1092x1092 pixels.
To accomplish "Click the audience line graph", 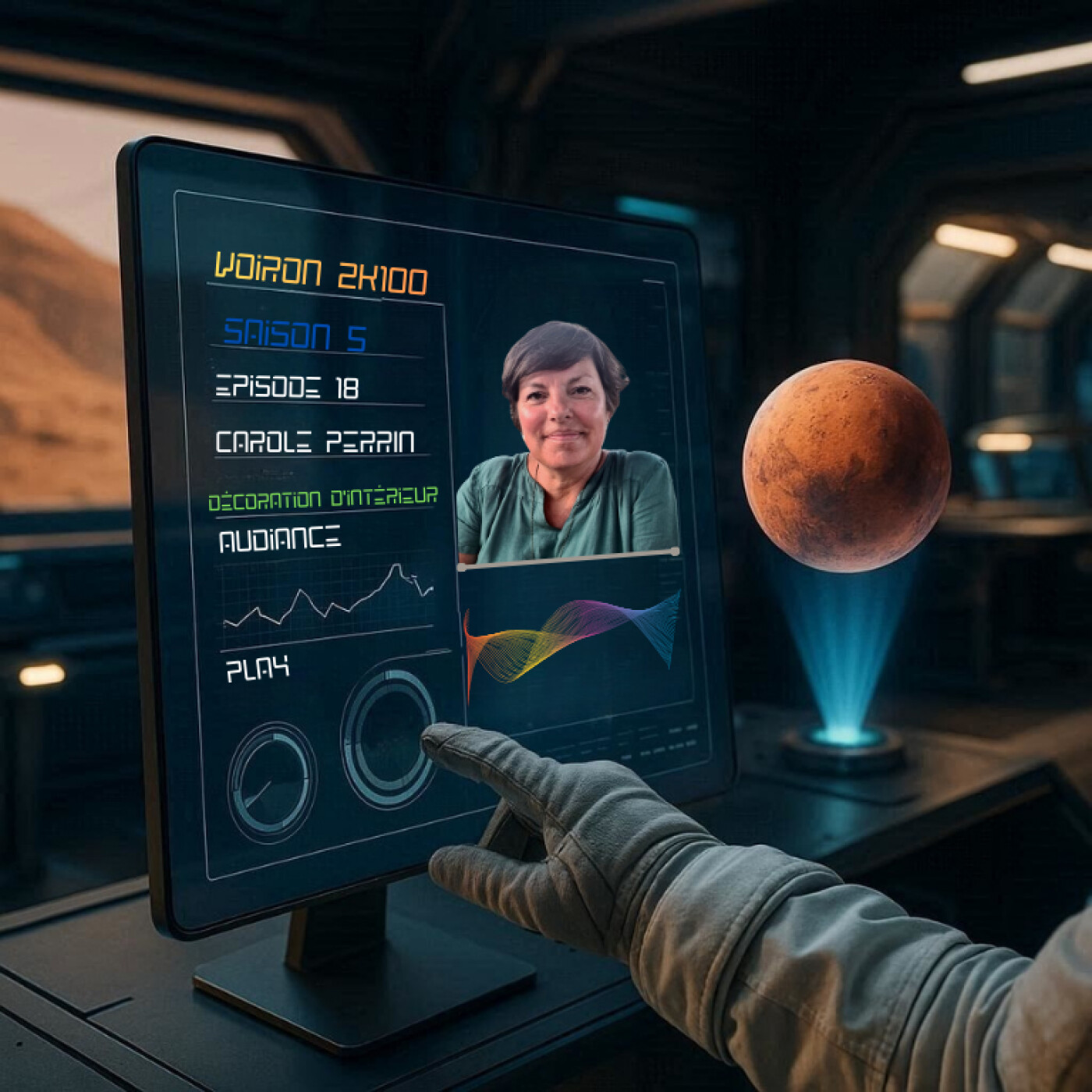I will 328,597.
